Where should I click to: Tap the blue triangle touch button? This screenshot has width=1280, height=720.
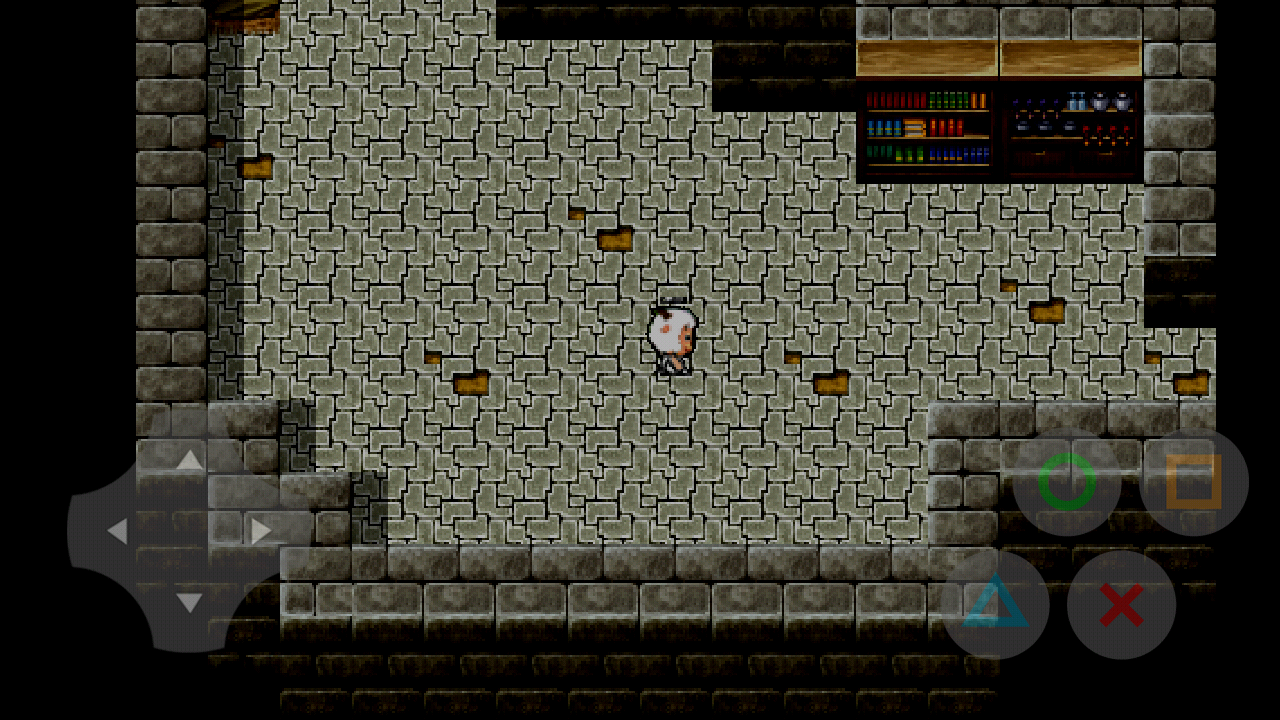[x=996, y=604]
